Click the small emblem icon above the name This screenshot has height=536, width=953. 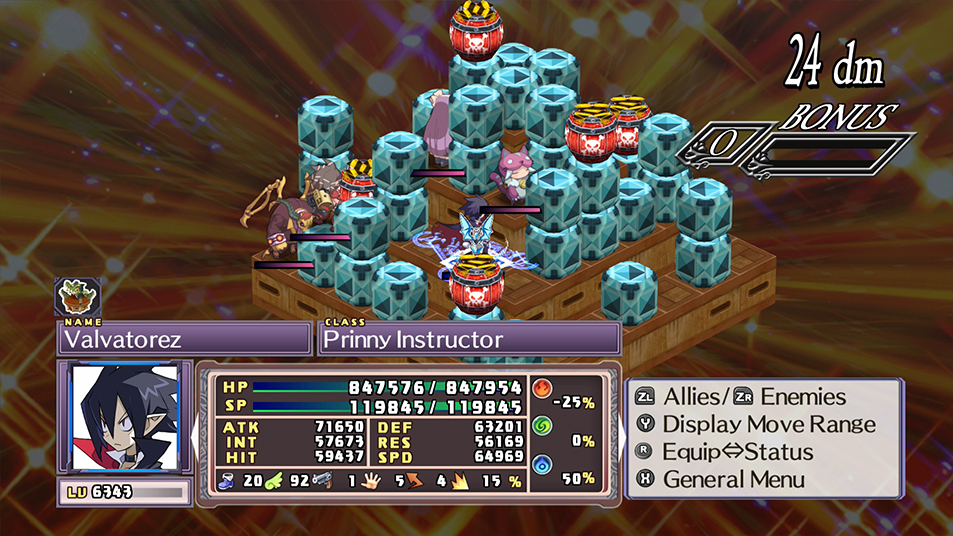(x=77, y=296)
